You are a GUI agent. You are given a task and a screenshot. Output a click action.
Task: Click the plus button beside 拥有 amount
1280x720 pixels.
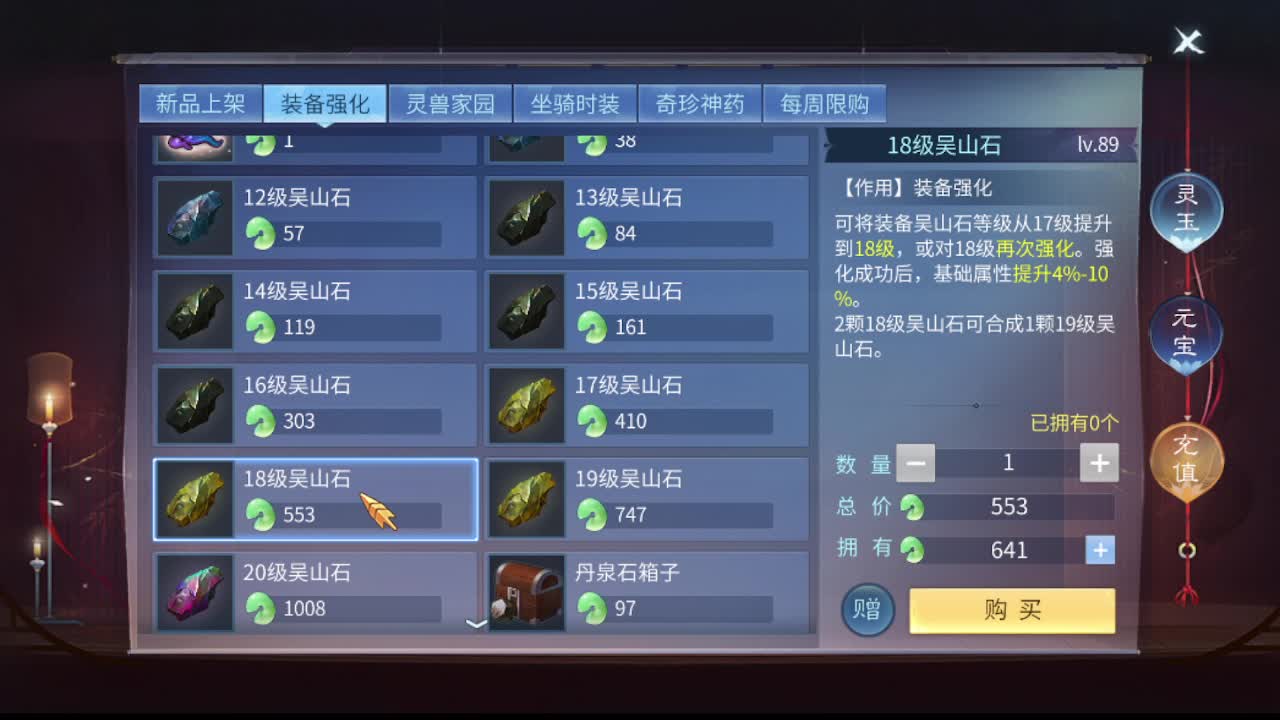1098,549
